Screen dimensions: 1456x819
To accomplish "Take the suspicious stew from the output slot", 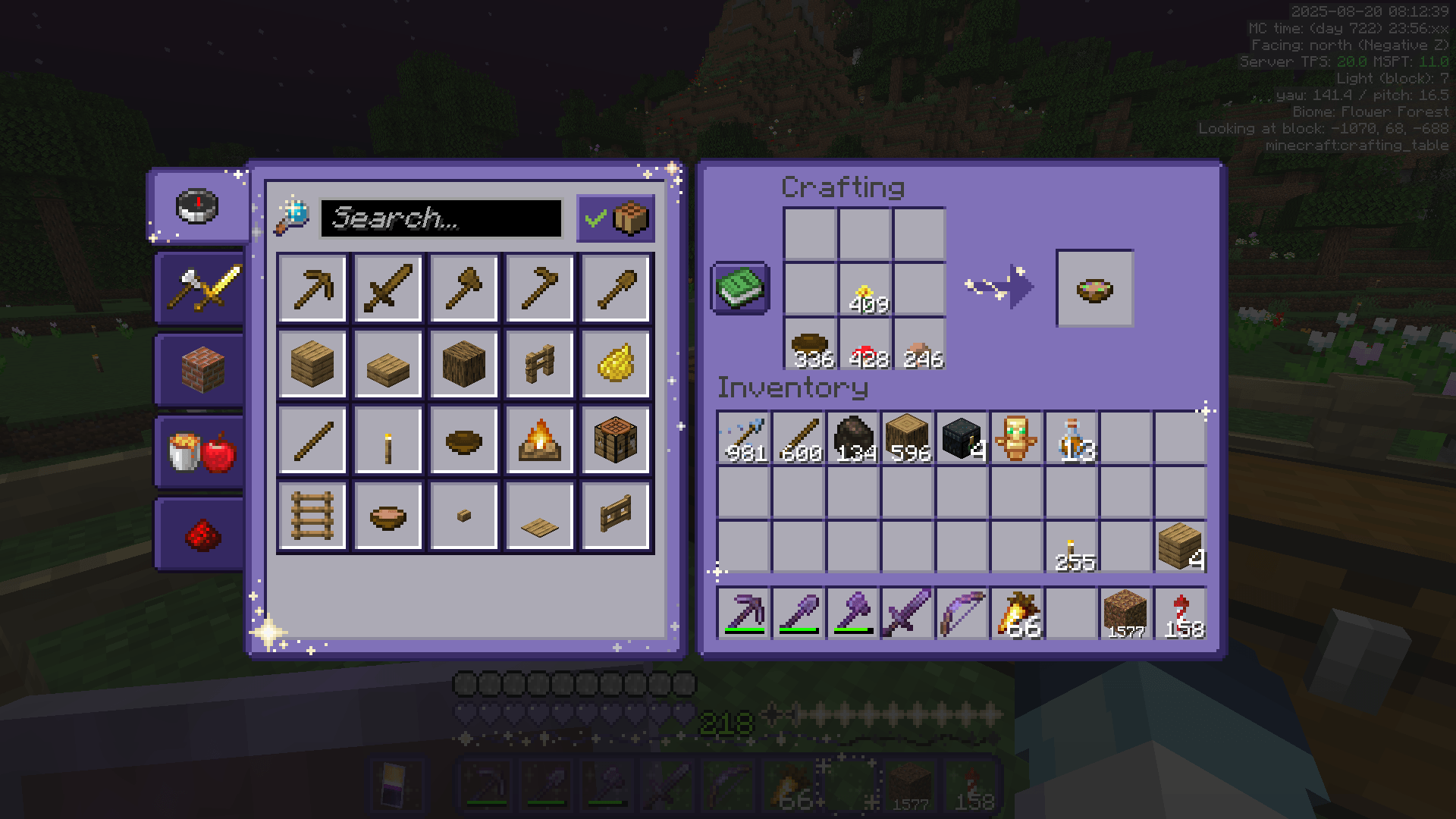I will 1094,287.
